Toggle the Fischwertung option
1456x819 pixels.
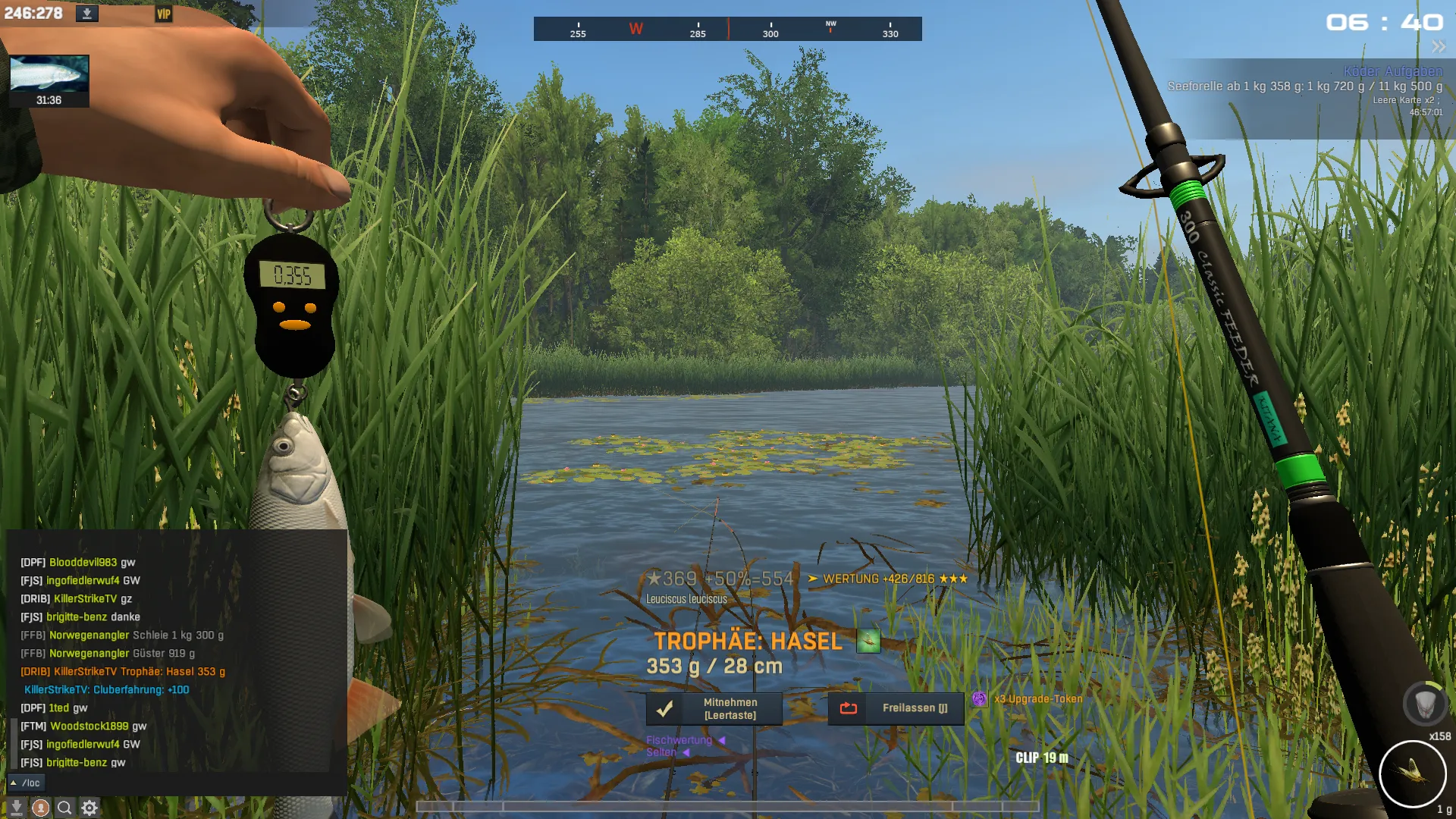pos(679,740)
